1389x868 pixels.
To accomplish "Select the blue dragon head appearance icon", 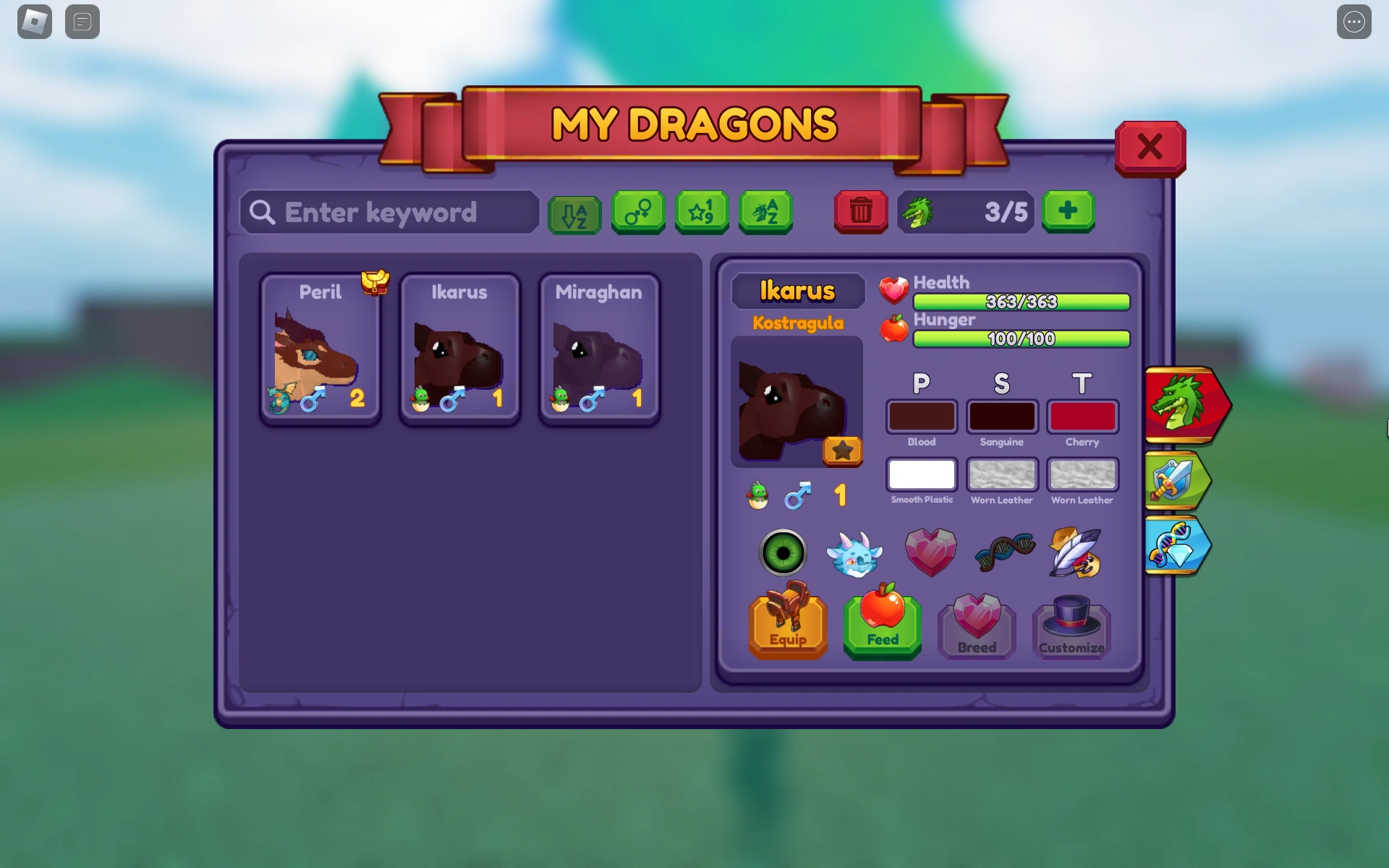I will pyautogui.click(x=857, y=552).
